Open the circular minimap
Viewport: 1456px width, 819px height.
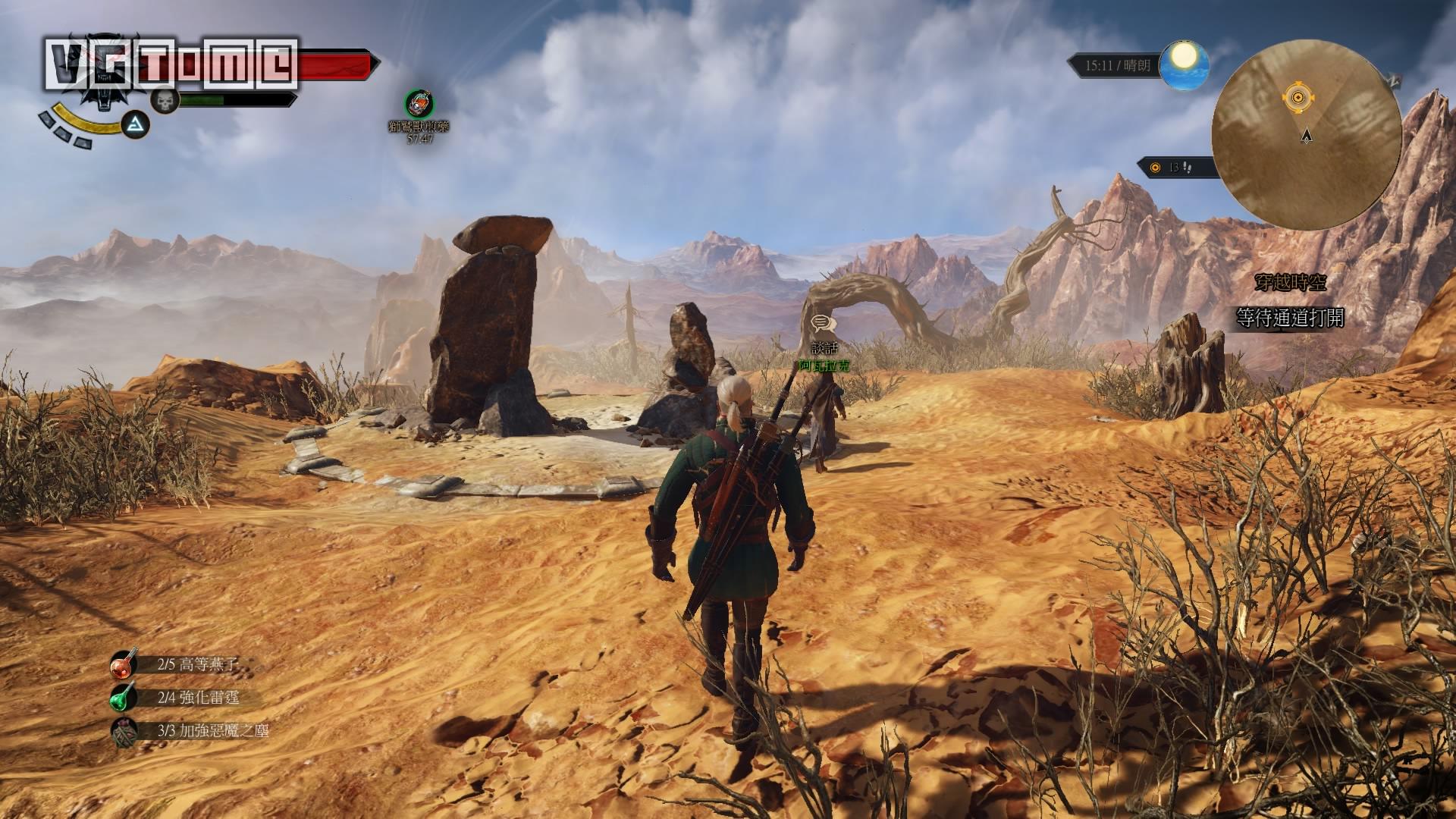[x=1306, y=135]
